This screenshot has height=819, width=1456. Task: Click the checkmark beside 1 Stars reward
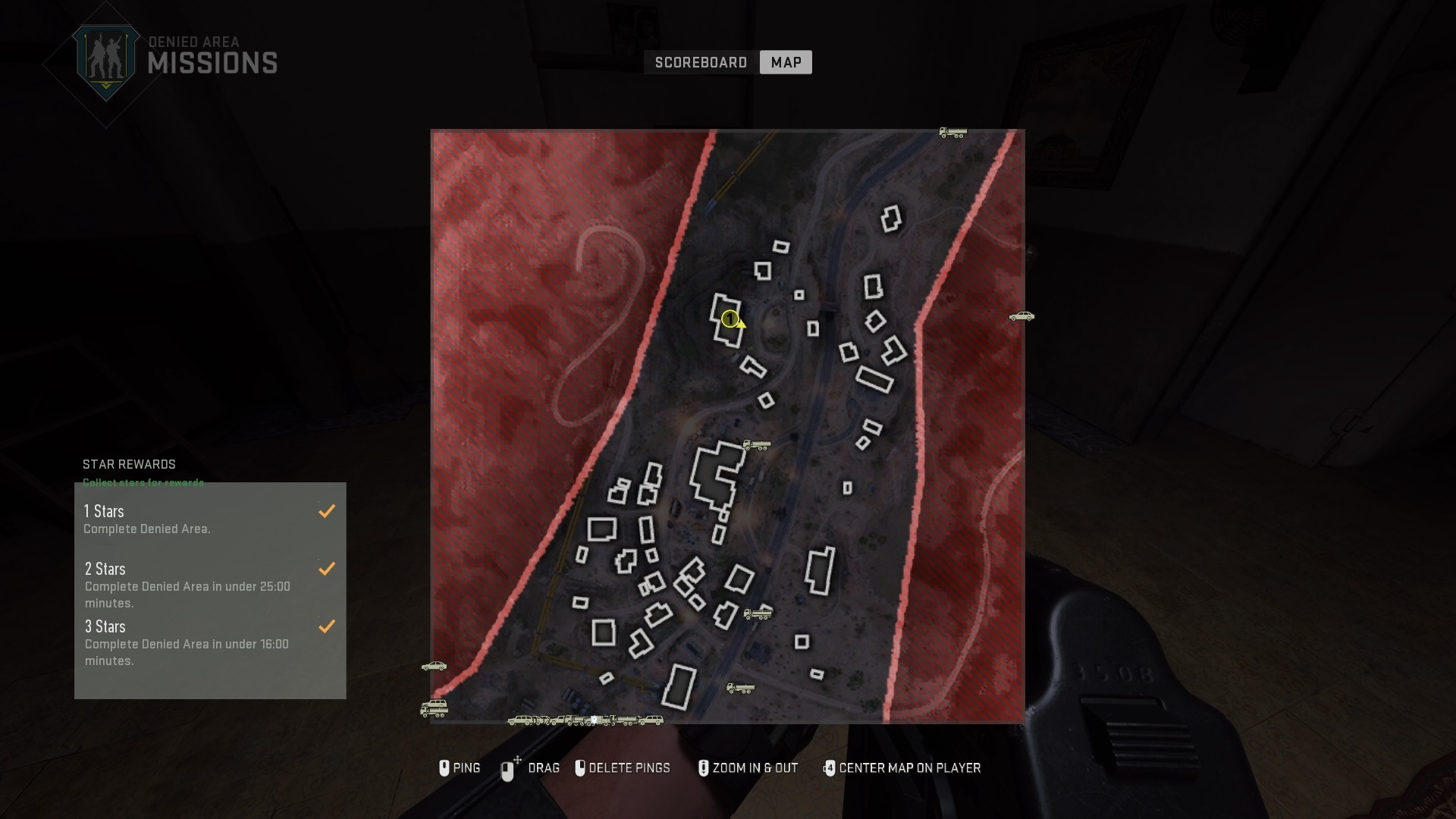tap(327, 510)
